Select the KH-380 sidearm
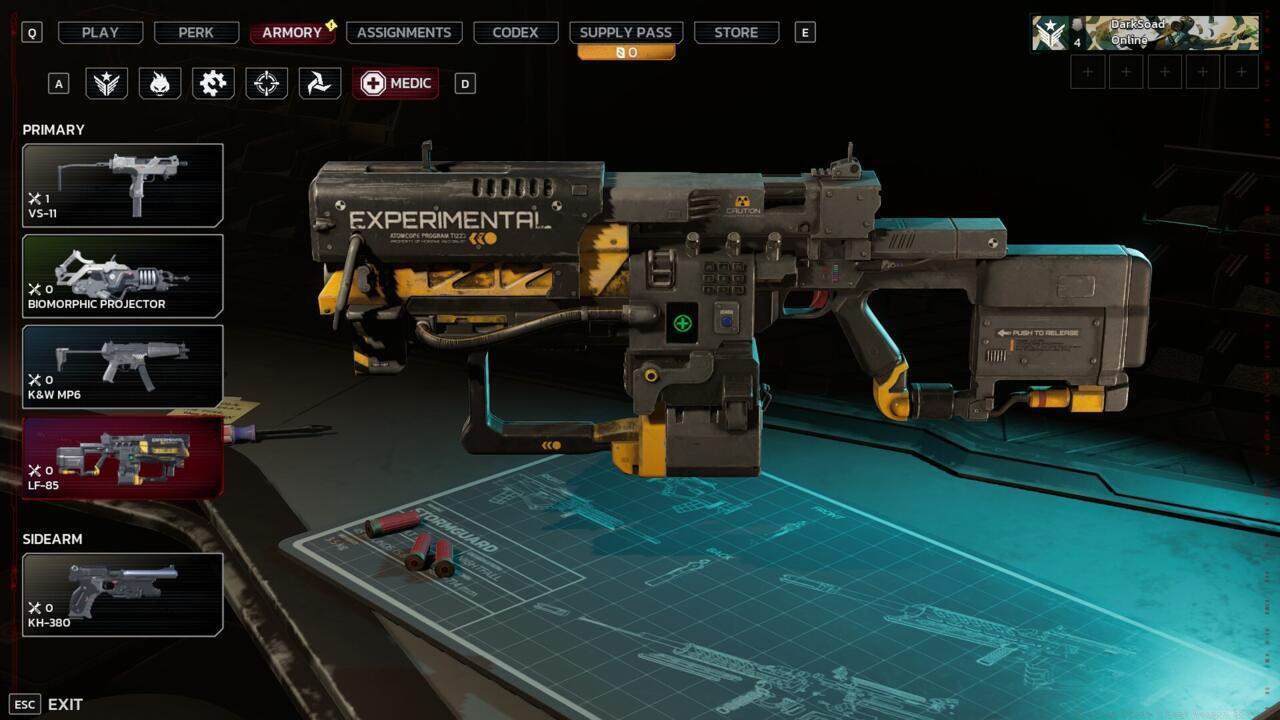This screenshot has width=1280, height=720. point(122,595)
